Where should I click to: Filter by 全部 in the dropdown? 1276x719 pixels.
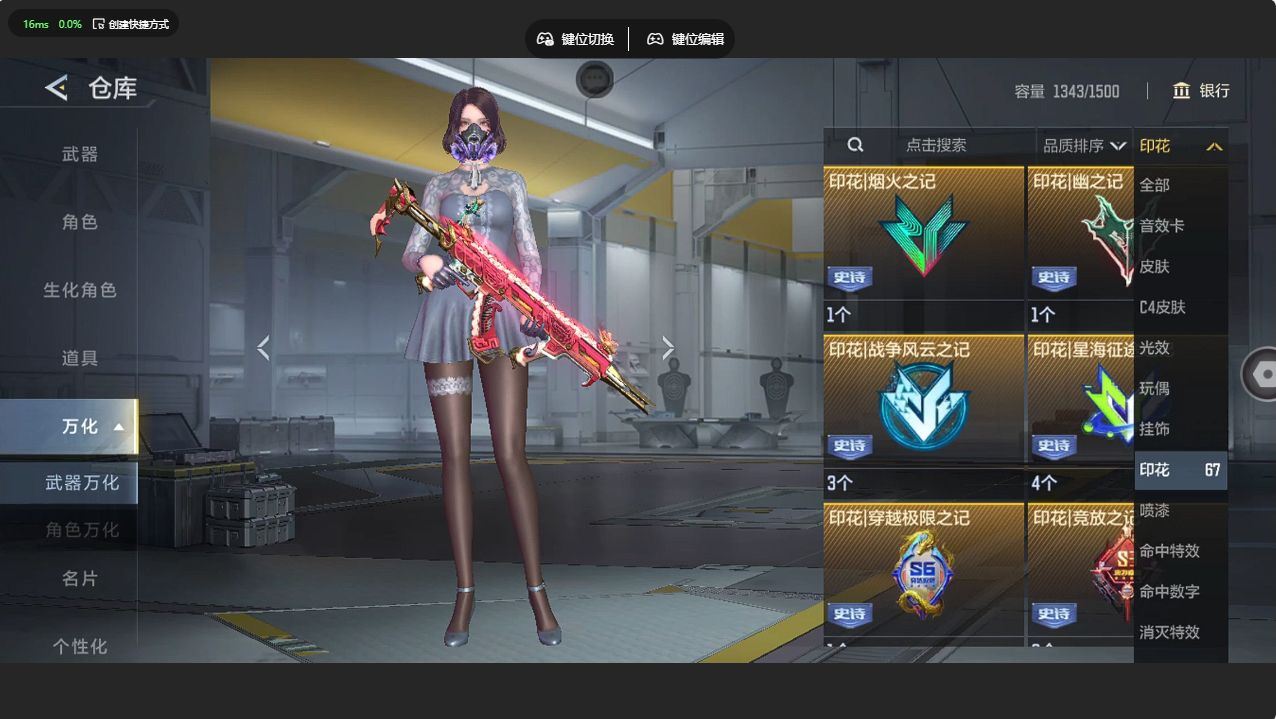point(1155,185)
